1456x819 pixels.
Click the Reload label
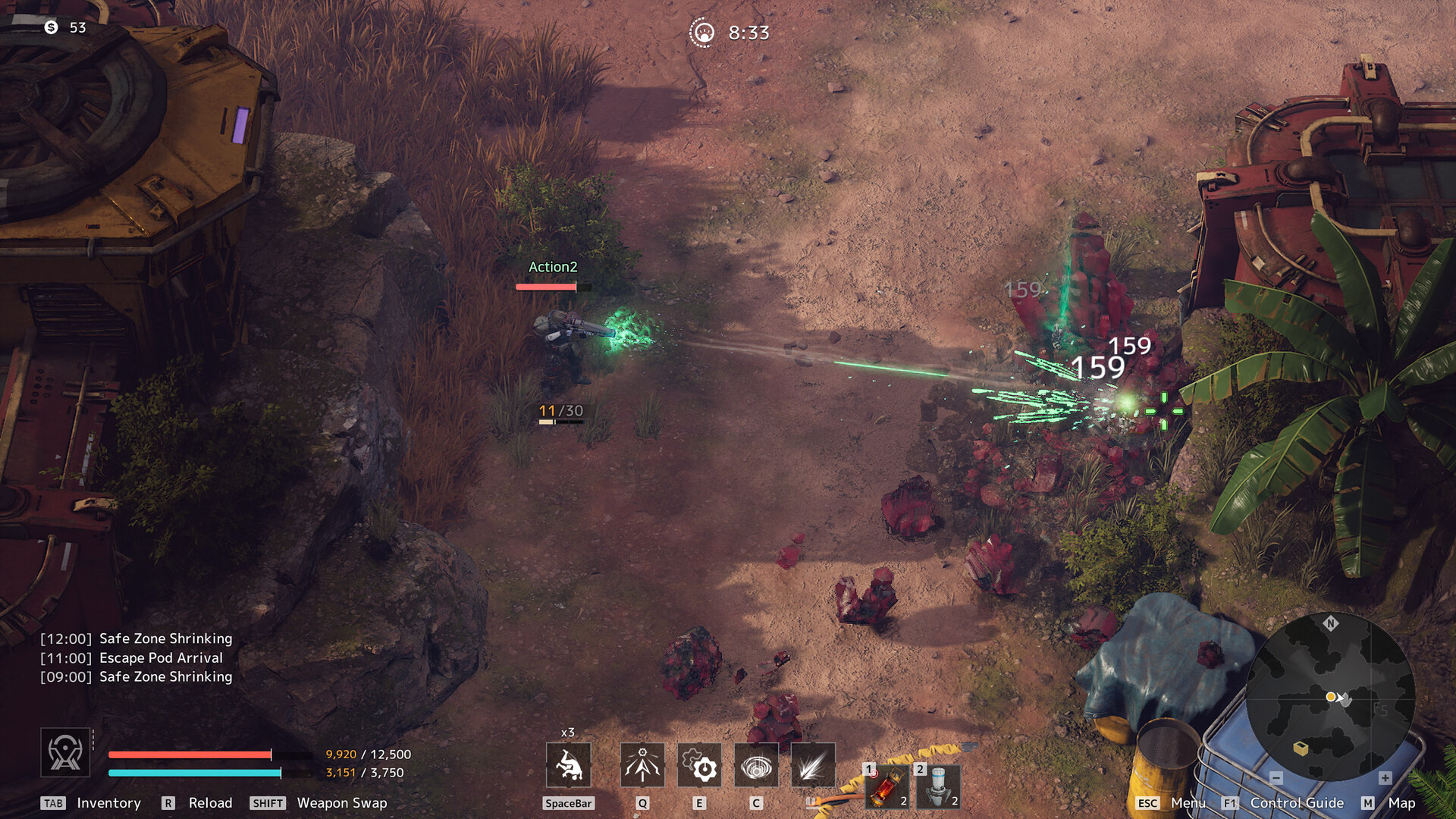210,803
